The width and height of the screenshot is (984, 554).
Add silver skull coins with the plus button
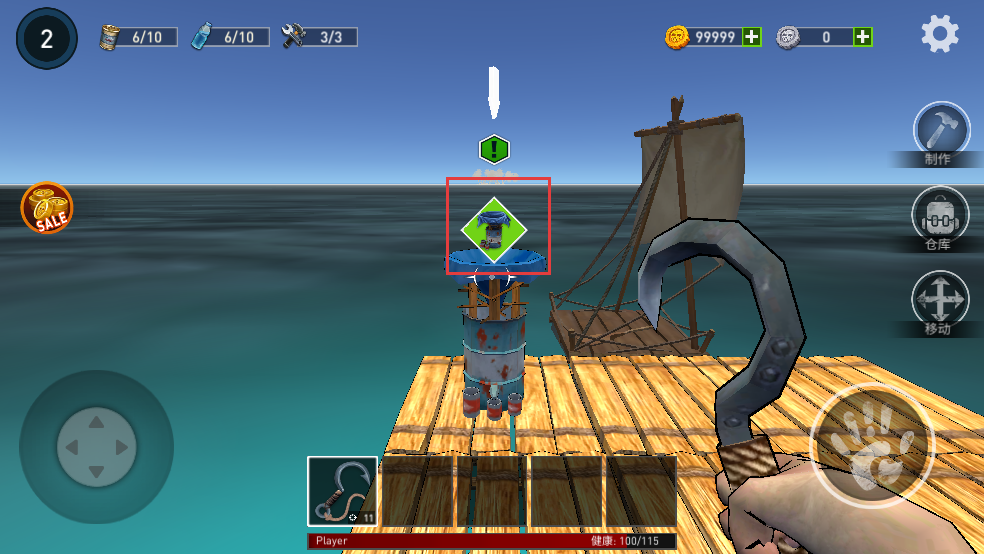pos(862,37)
